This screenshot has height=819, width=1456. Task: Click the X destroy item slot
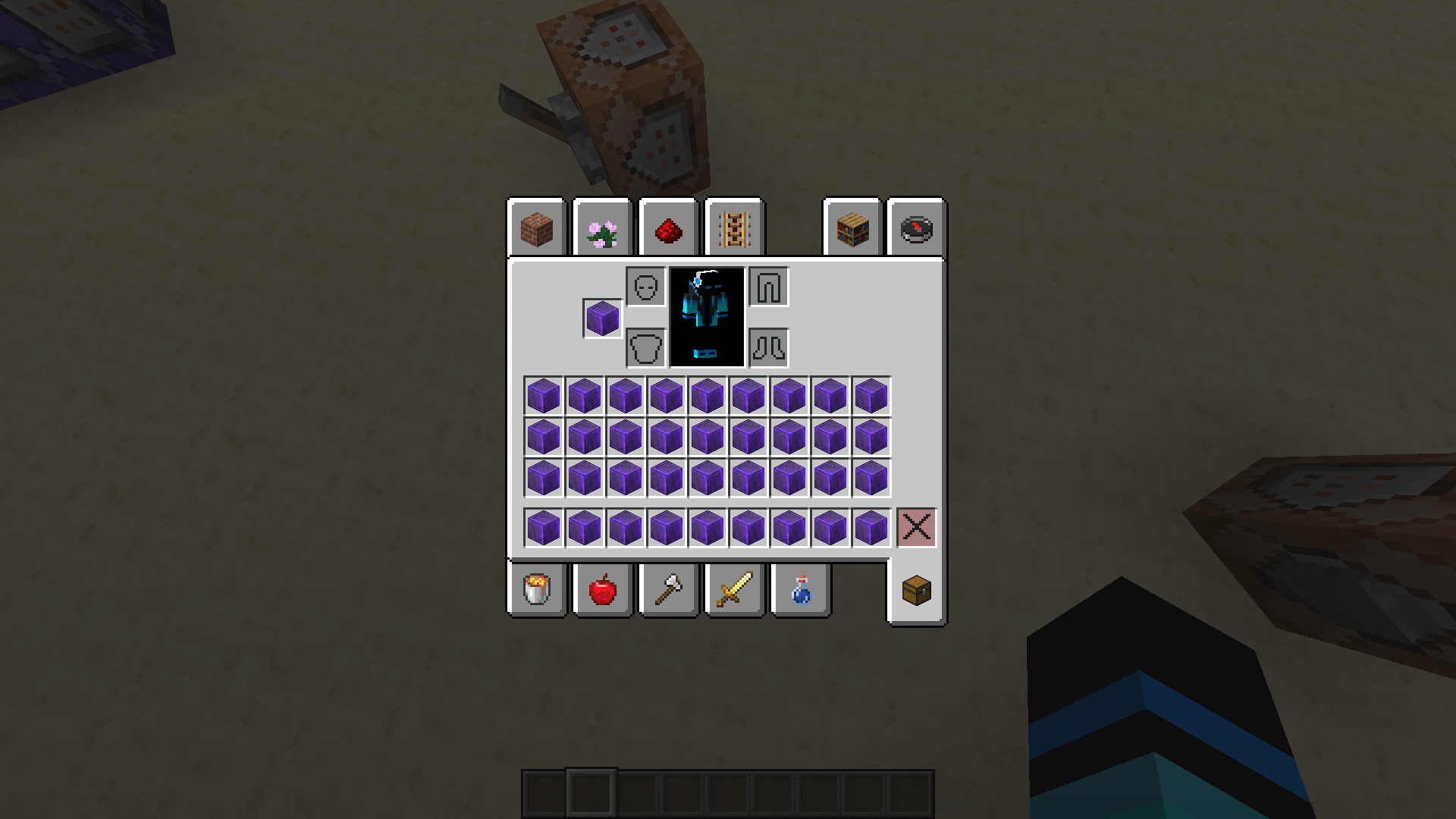916,528
